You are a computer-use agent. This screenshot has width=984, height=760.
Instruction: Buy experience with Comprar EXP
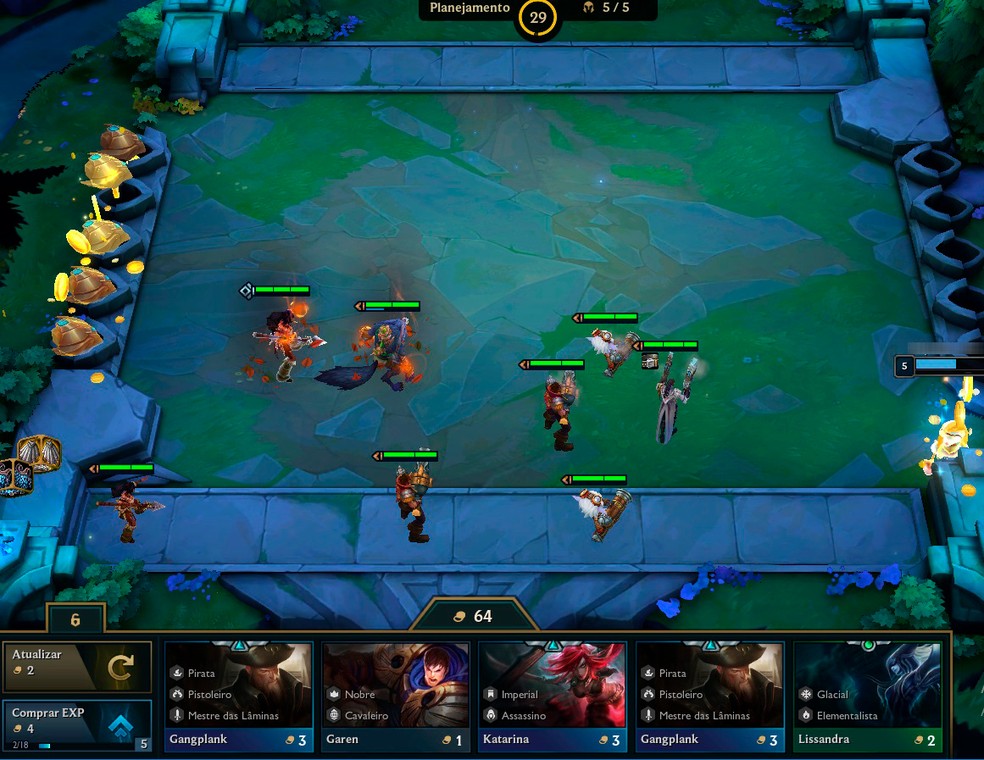coord(77,724)
